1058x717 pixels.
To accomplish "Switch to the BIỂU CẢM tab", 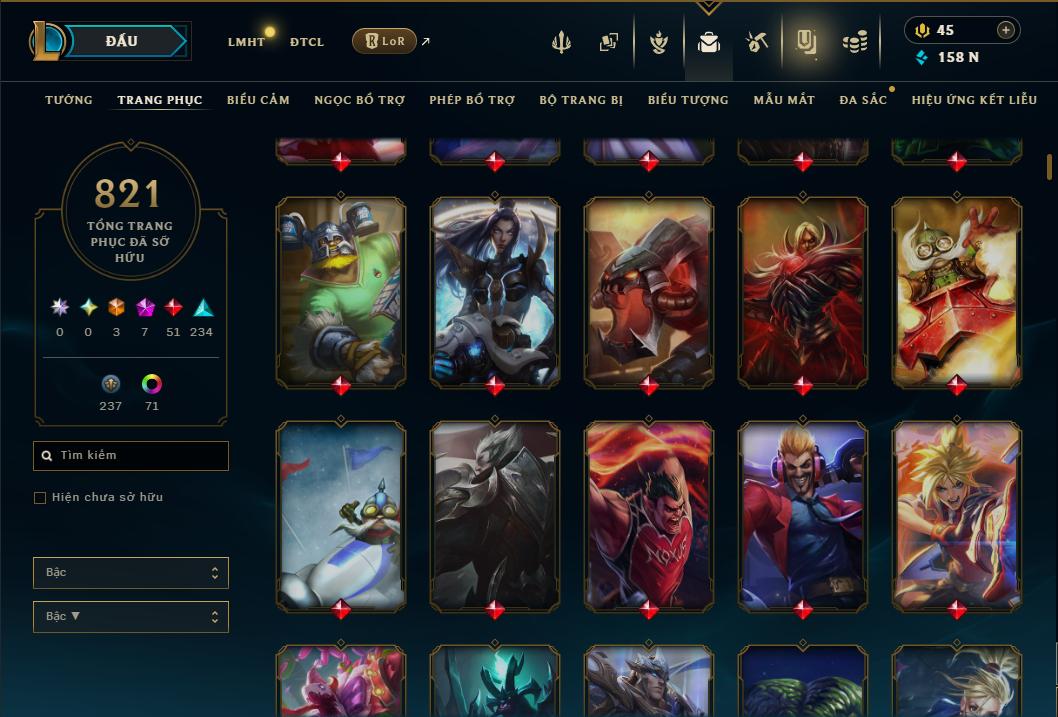I will [258, 100].
